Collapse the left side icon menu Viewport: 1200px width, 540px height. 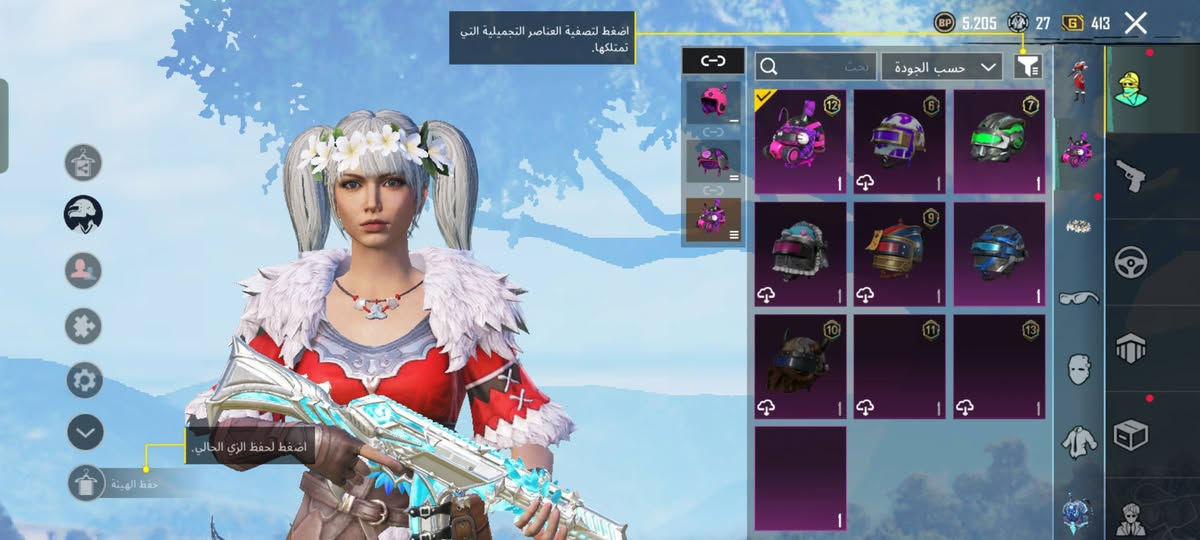pyautogui.click(x=85, y=432)
